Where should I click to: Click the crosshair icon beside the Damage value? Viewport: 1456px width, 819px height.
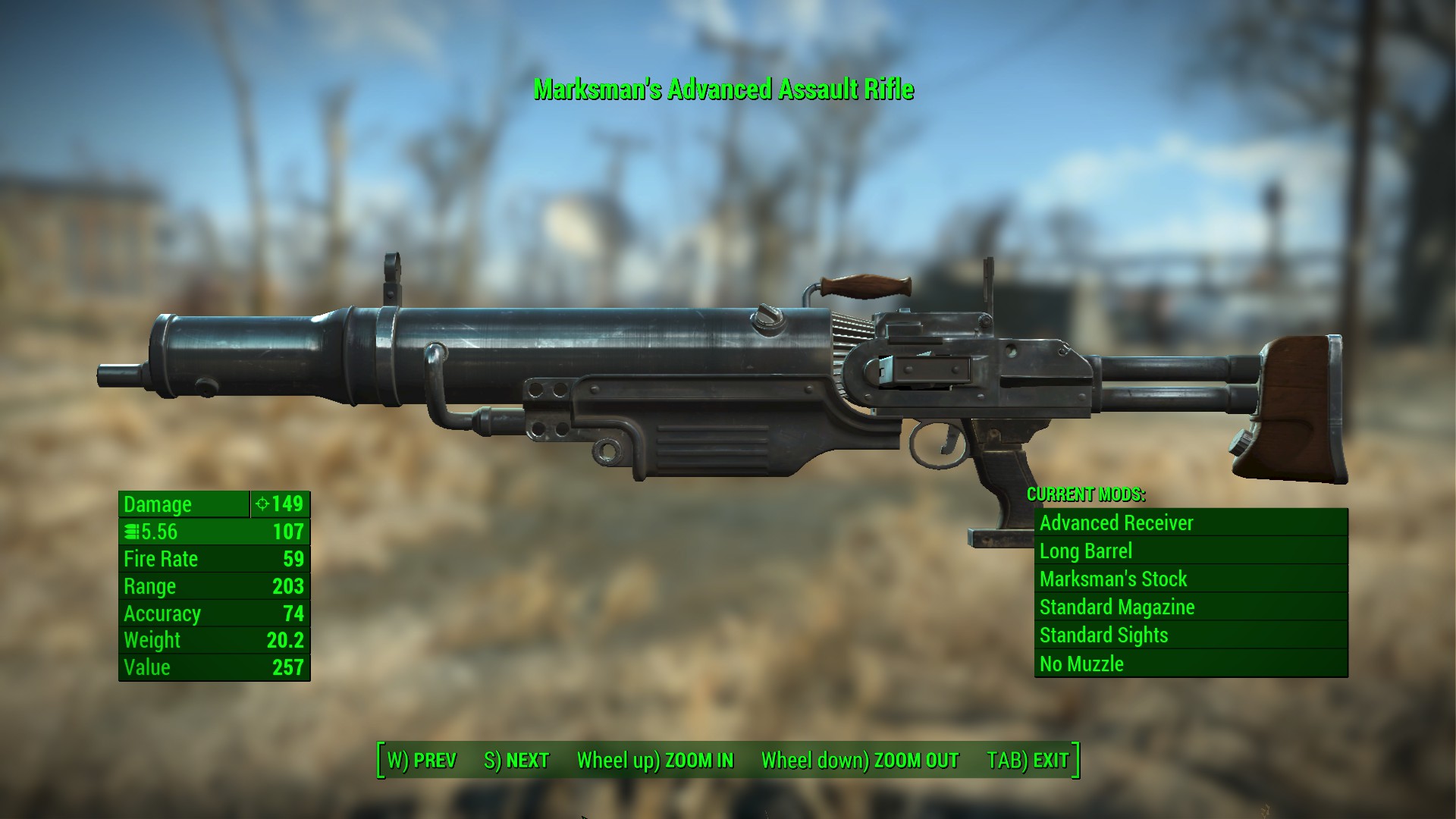click(262, 504)
